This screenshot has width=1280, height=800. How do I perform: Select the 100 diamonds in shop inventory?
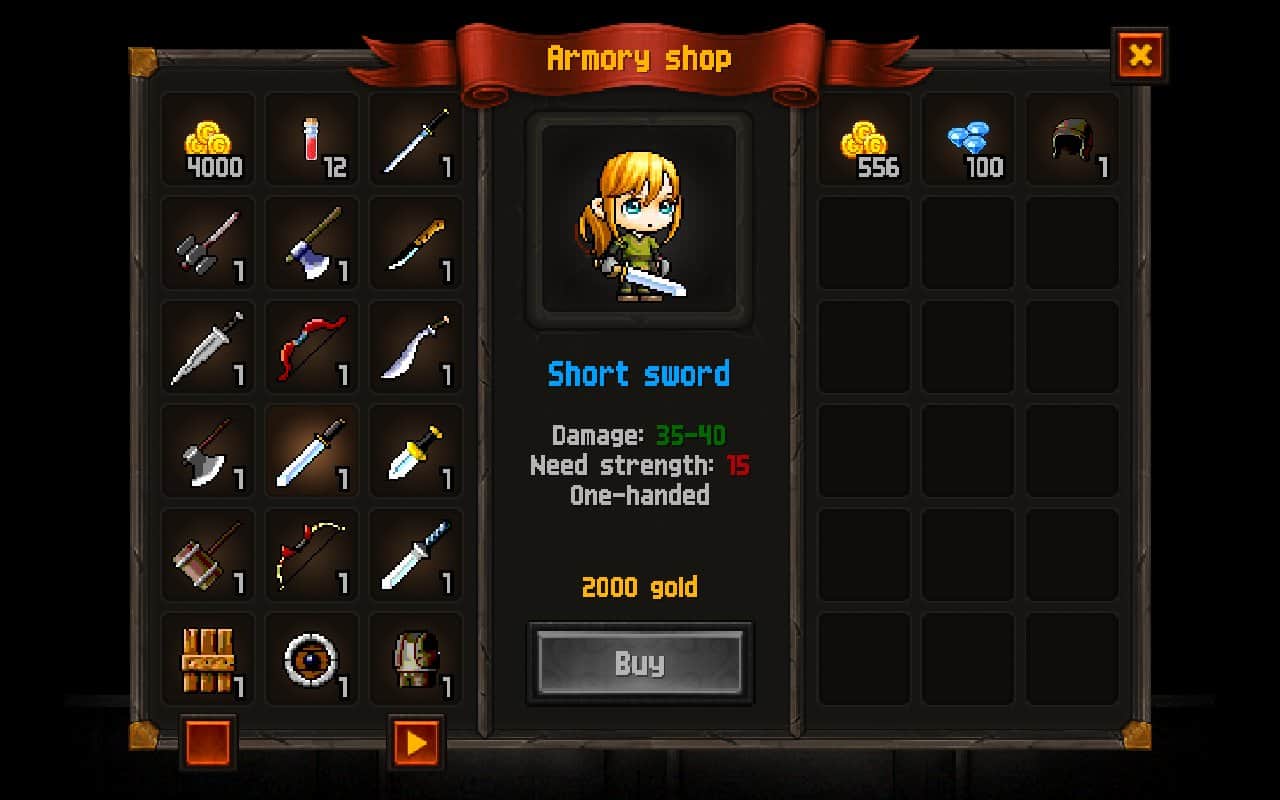click(x=967, y=140)
